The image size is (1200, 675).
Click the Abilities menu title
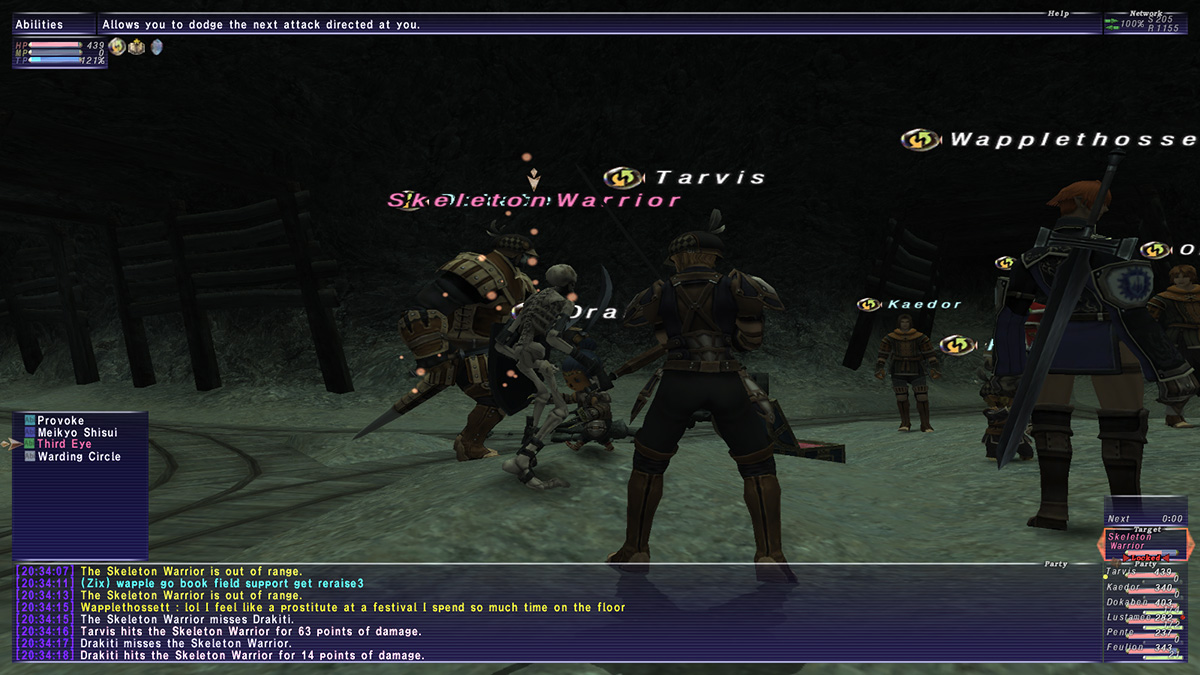(40, 25)
